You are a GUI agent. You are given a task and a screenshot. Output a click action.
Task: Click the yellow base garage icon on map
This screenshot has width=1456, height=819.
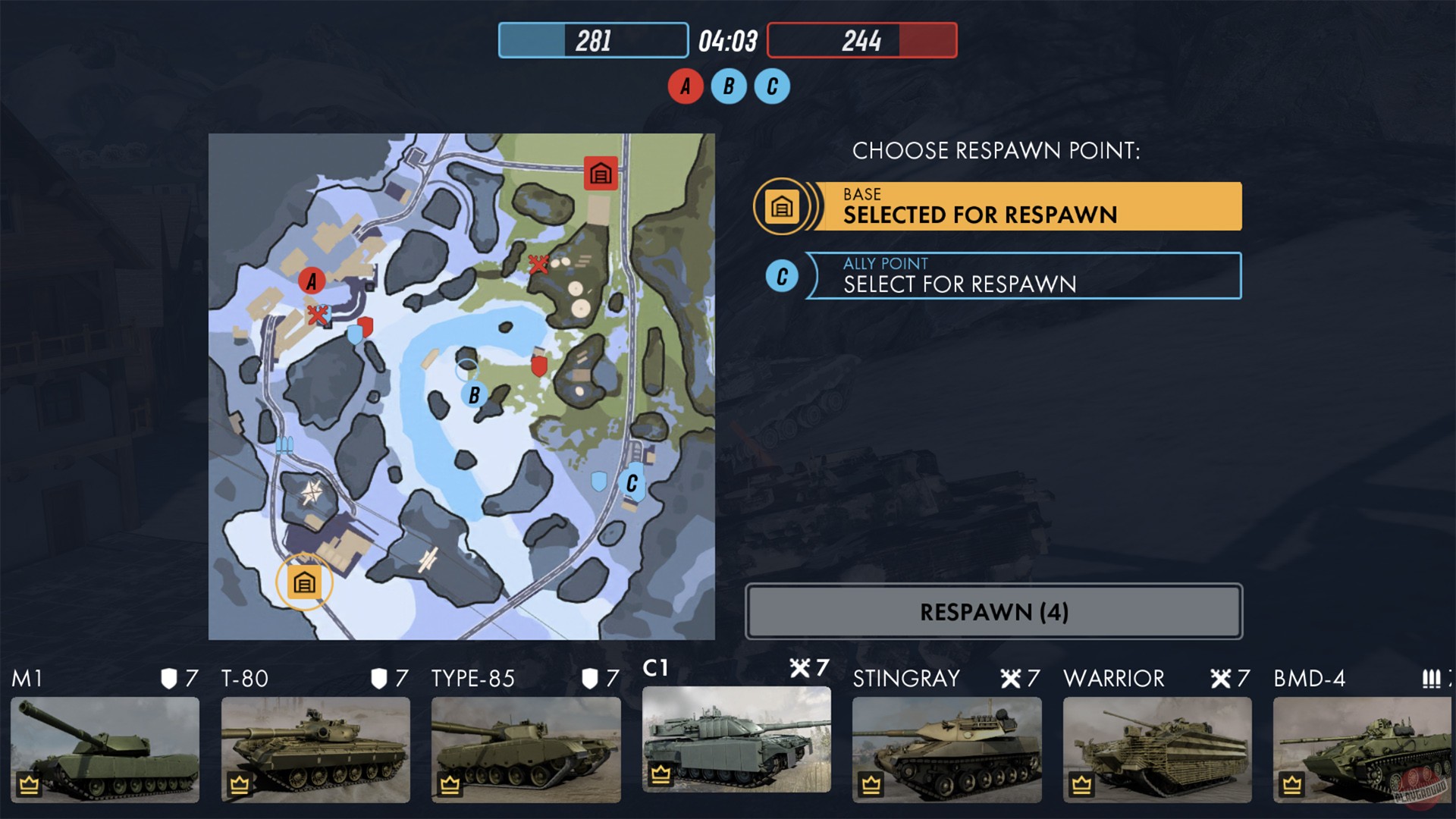pyautogui.click(x=303, y=583)
